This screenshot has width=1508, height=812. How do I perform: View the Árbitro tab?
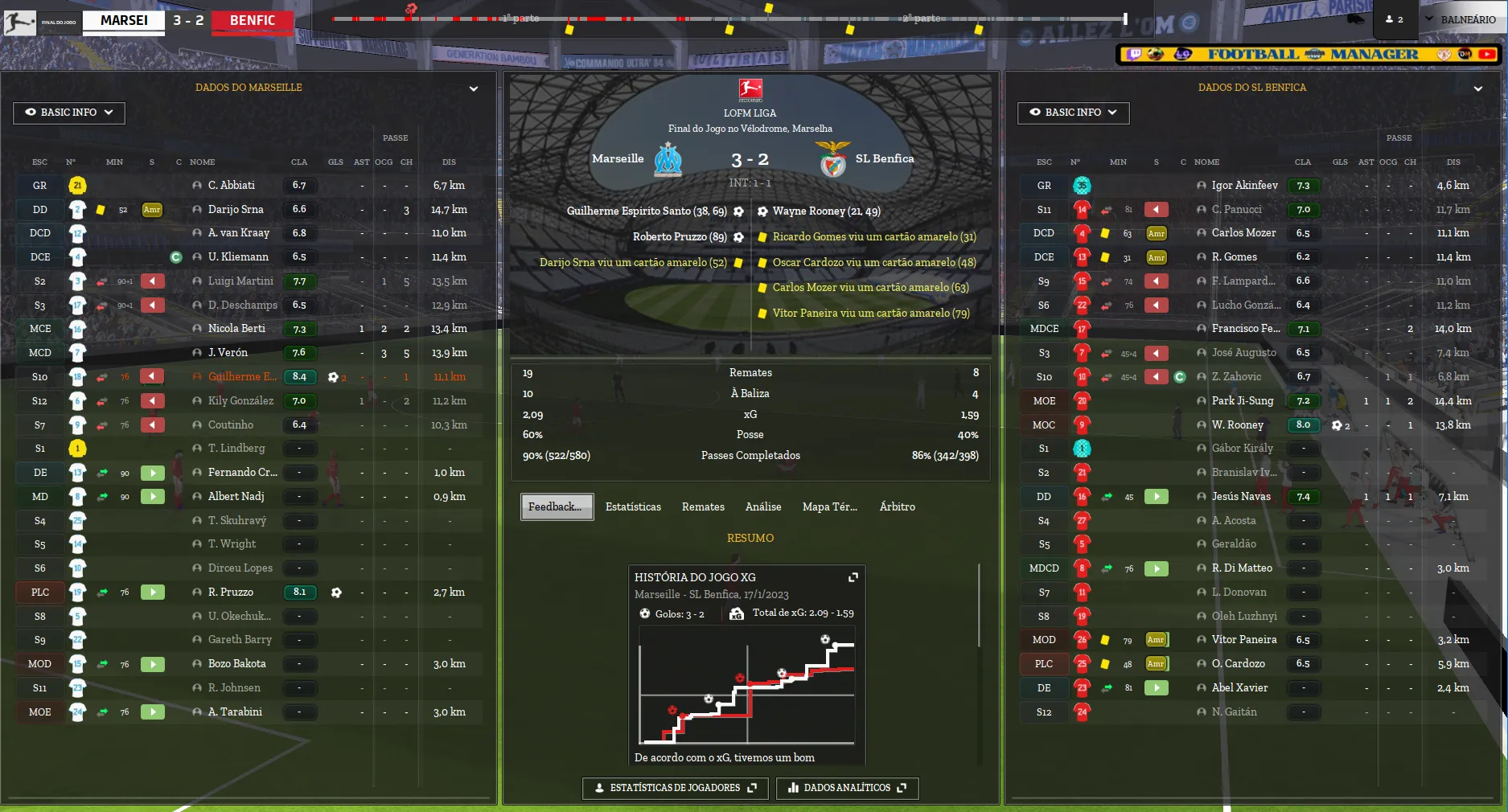(897, 506)
